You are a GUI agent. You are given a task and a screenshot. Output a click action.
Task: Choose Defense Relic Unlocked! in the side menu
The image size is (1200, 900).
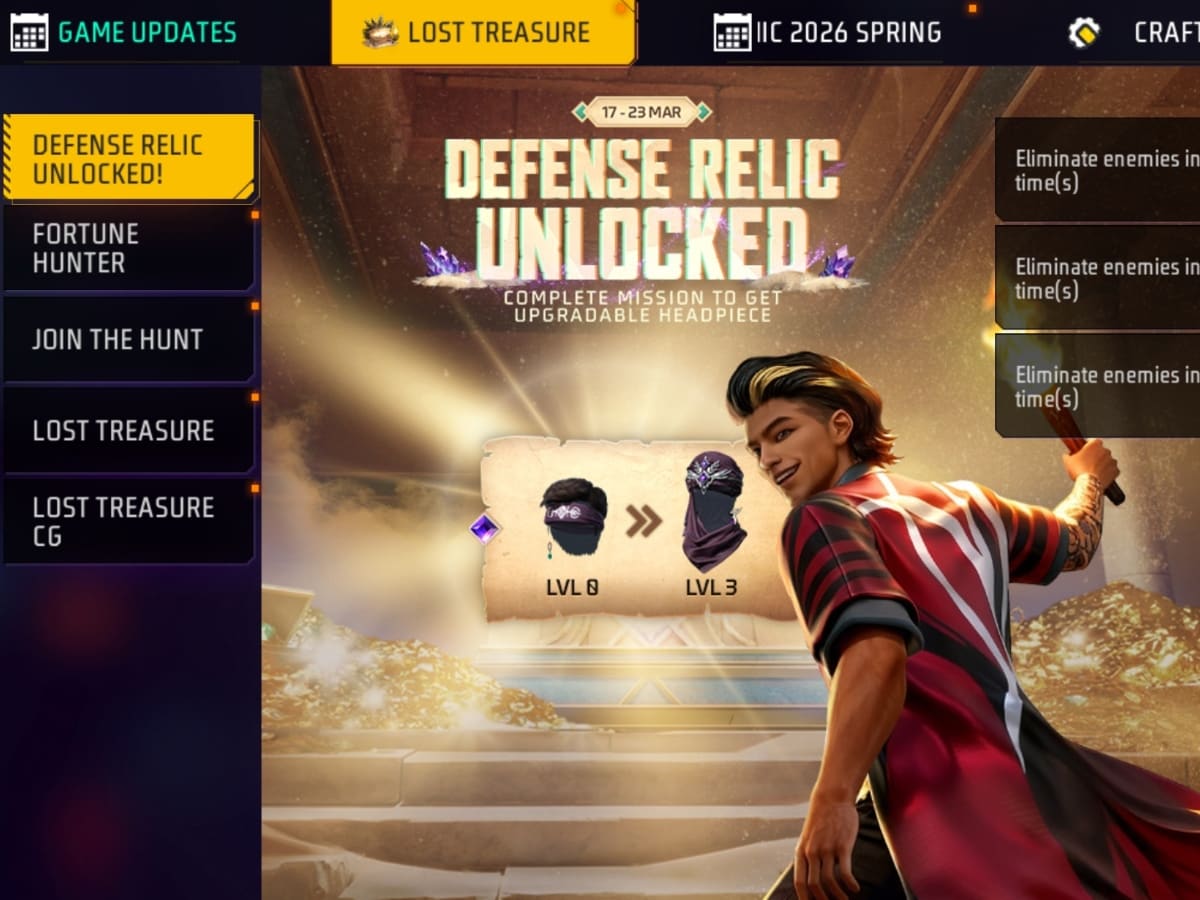128,158
